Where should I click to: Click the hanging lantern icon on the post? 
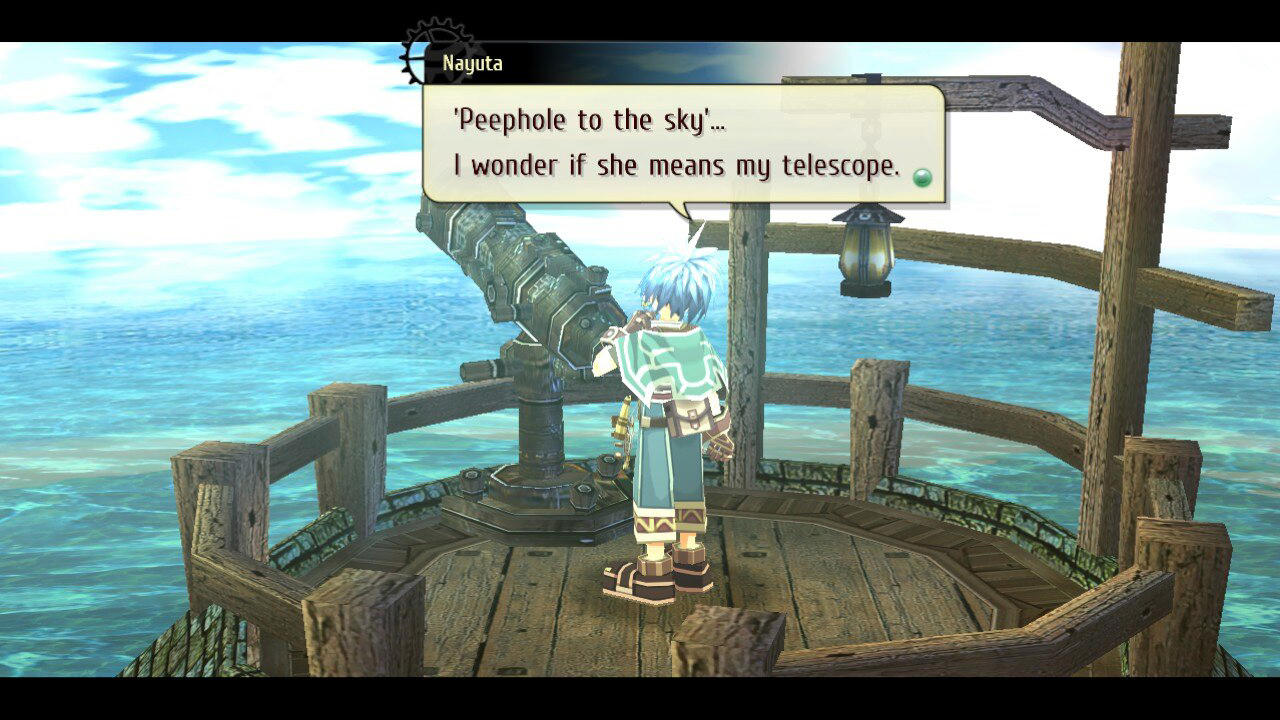click(862, 254)
